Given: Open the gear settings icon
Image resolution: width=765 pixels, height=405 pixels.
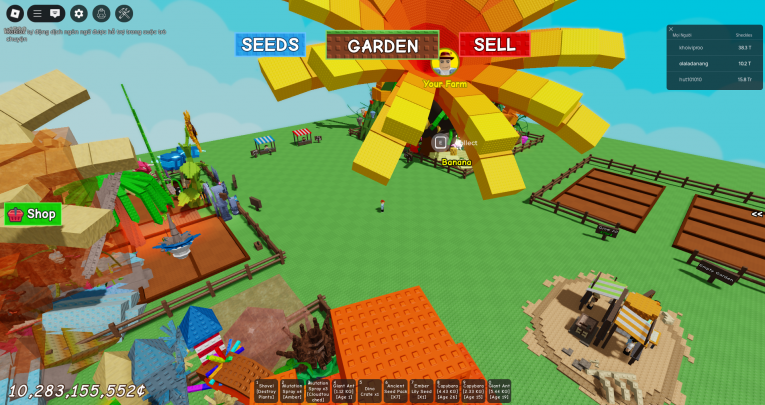Looking at the screenshot, I should (x=79, y=14).
